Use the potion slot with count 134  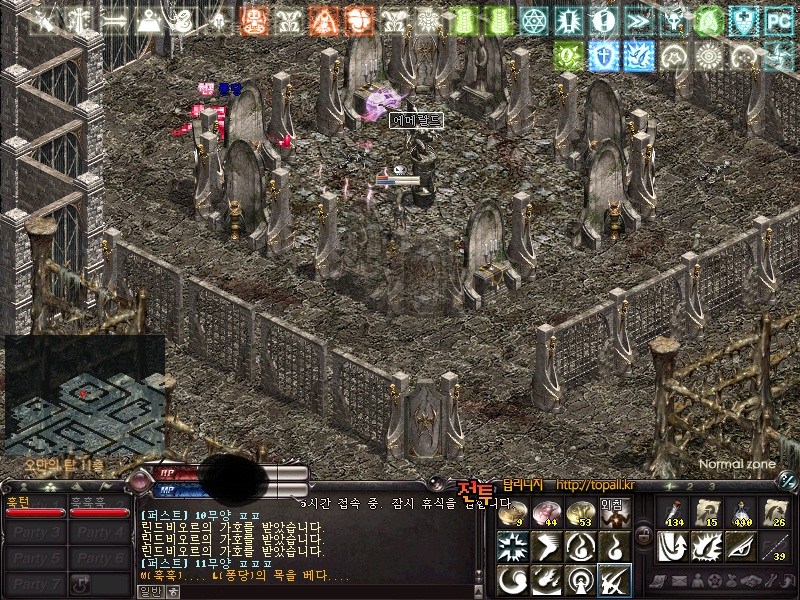click(672, 513)
